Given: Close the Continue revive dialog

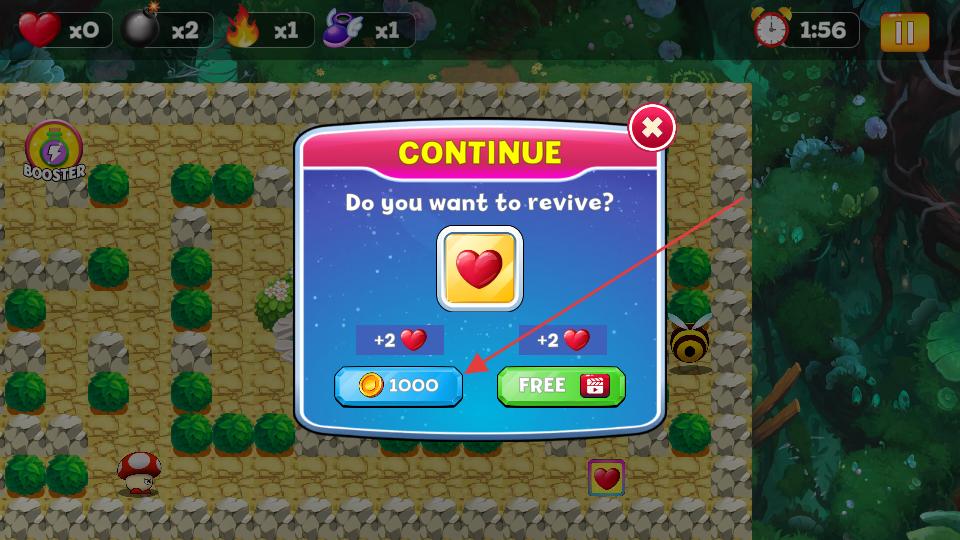Looking at the screenshot, I should coord(652,127).
